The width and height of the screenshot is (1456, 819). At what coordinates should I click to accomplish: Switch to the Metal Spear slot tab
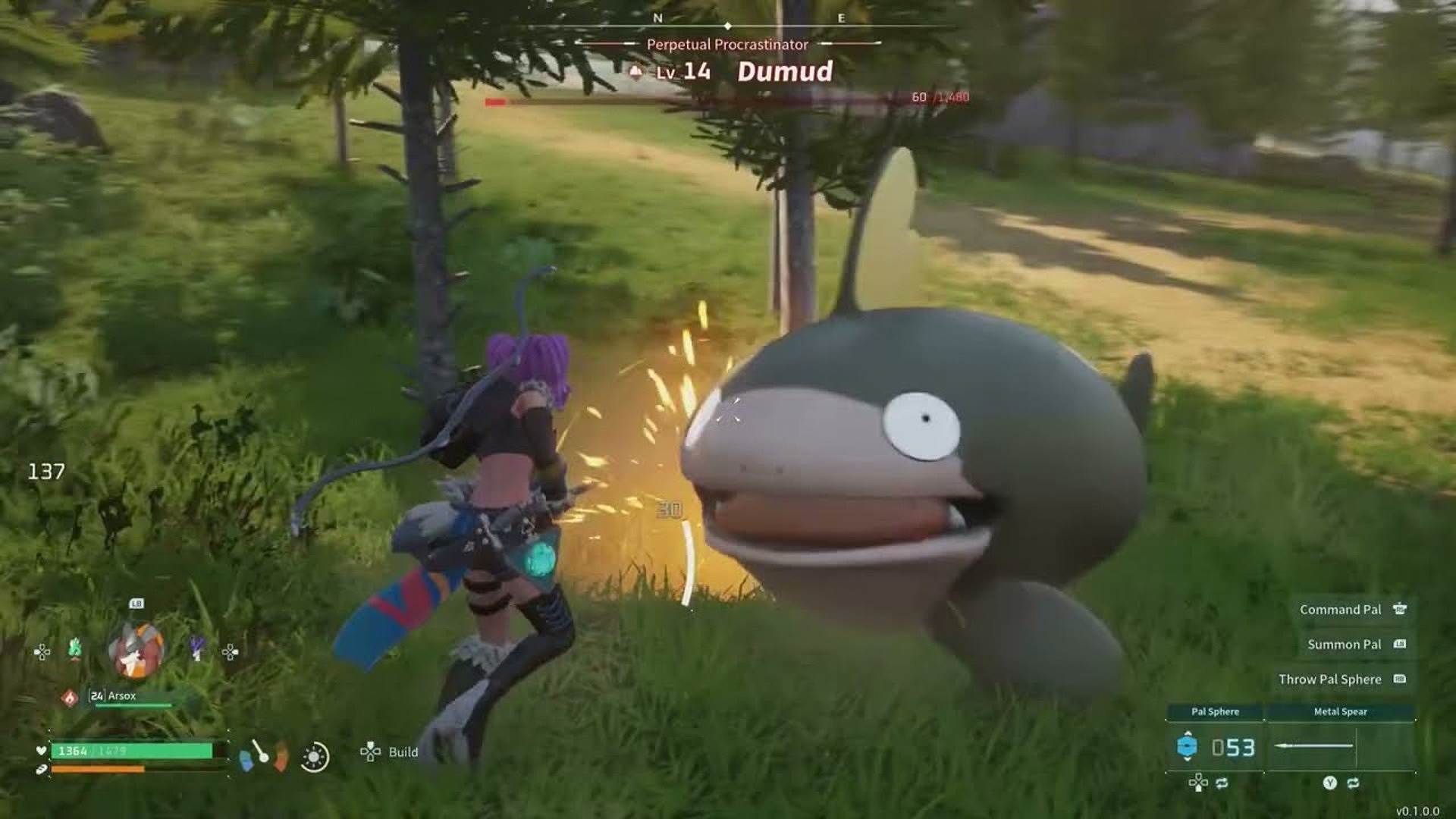point(1341,712)
